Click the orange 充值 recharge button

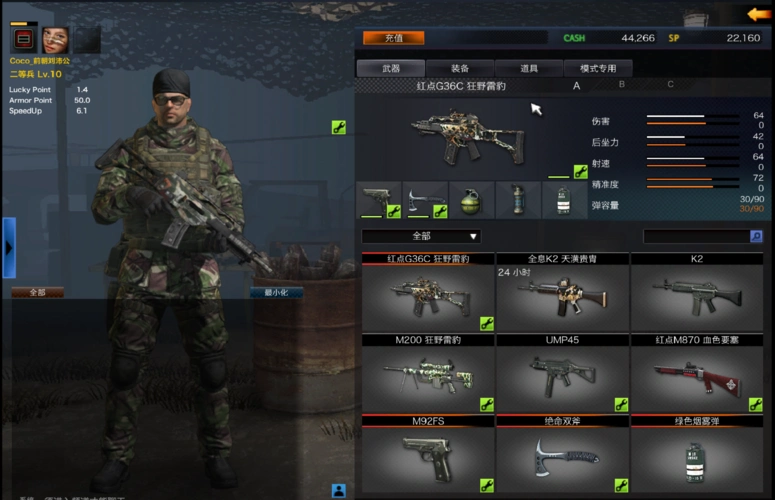[393, 38]
